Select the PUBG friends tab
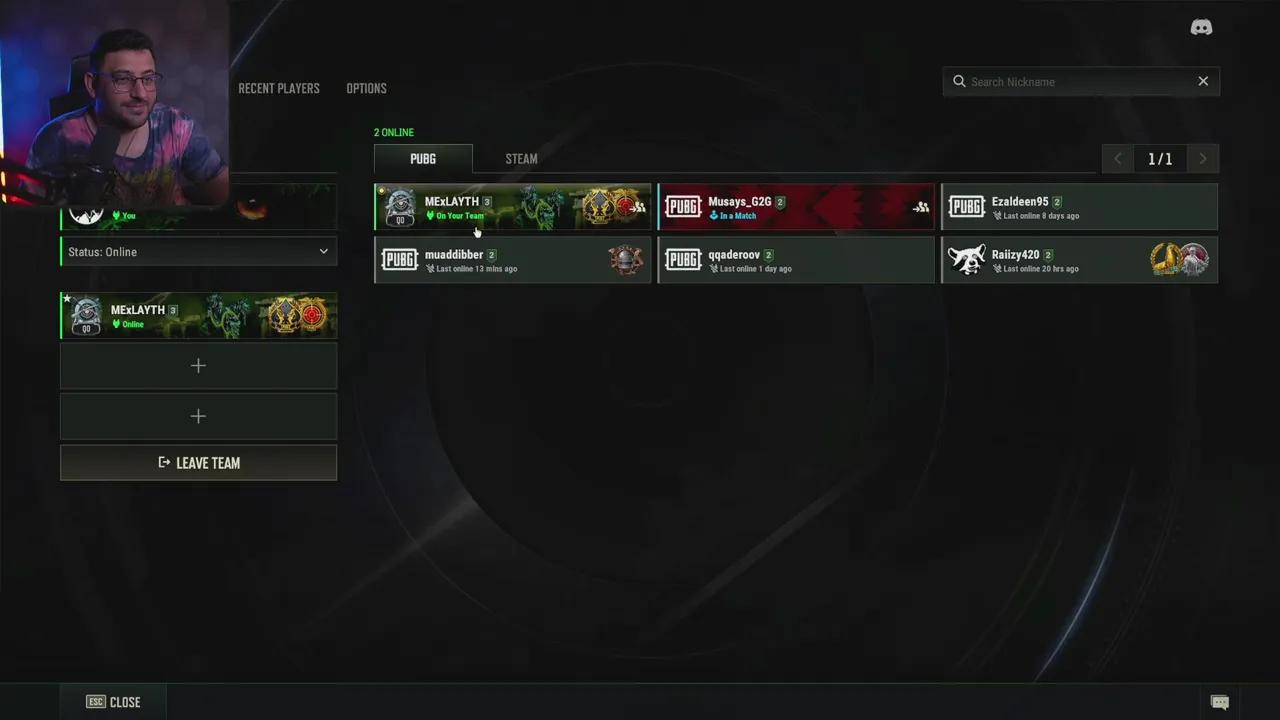The image size is (1280, 720). click(x=423, y=159)
